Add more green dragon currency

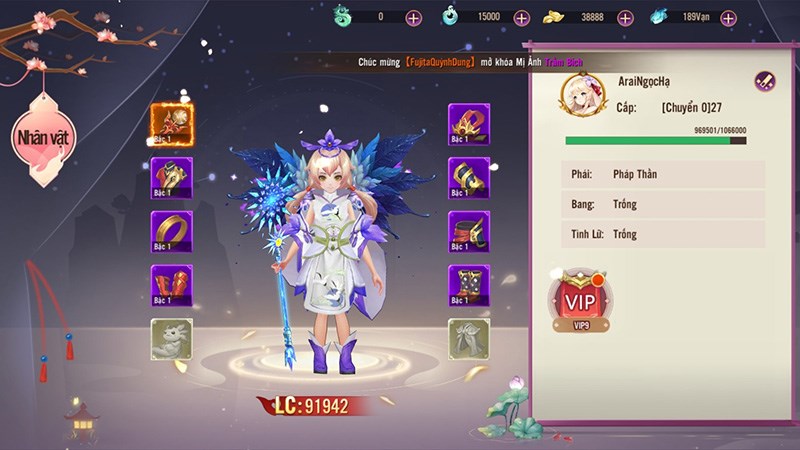click(x=414, y=17)
